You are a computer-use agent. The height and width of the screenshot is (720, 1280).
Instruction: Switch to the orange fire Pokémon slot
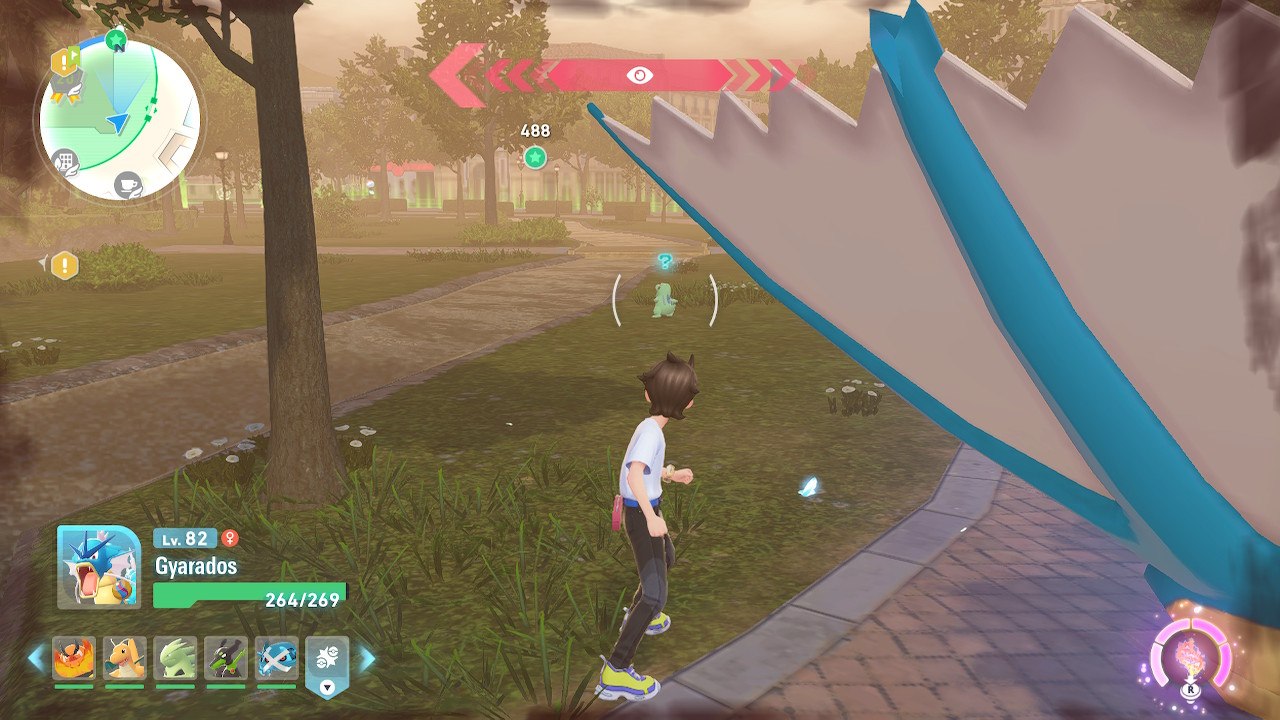pos(74,658)
